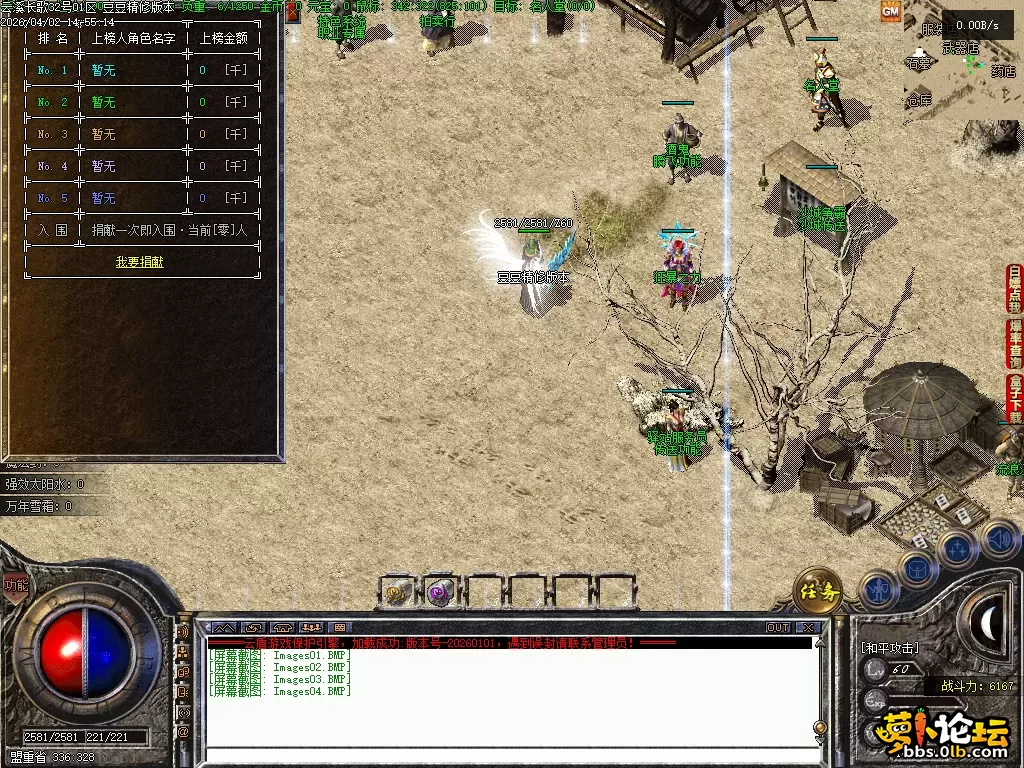Screen dimensions: 1024x768
Task: Open the minimap
Action: tap(962, 65)
